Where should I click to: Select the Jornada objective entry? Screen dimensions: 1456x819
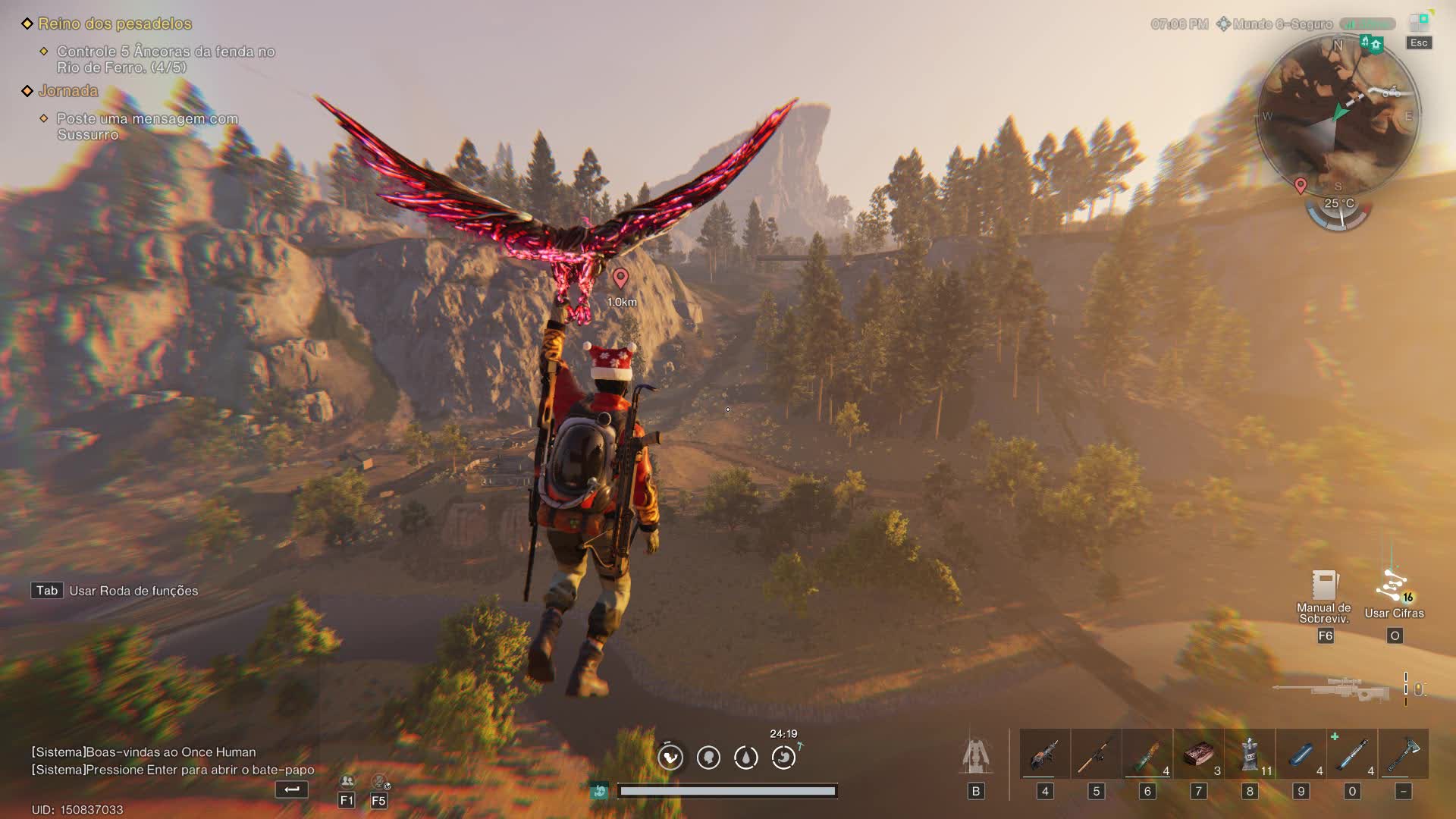point(68,91)
